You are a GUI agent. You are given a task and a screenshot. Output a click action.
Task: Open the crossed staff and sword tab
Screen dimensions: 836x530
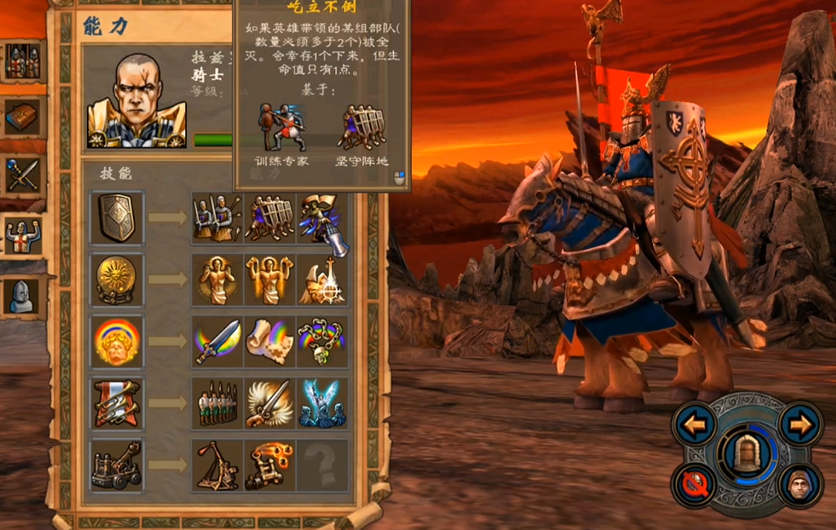(x=22, y=176)
